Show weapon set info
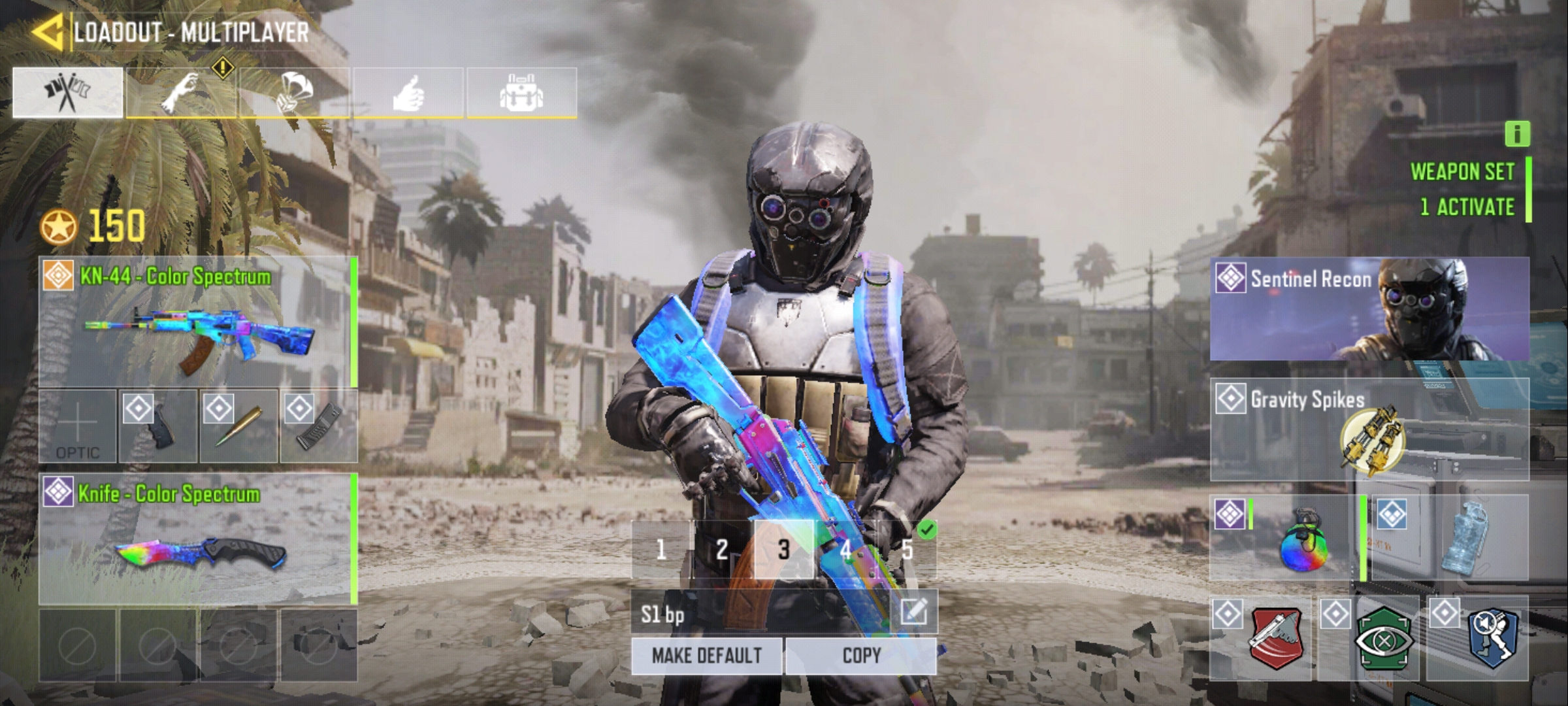 [1517, 134]
